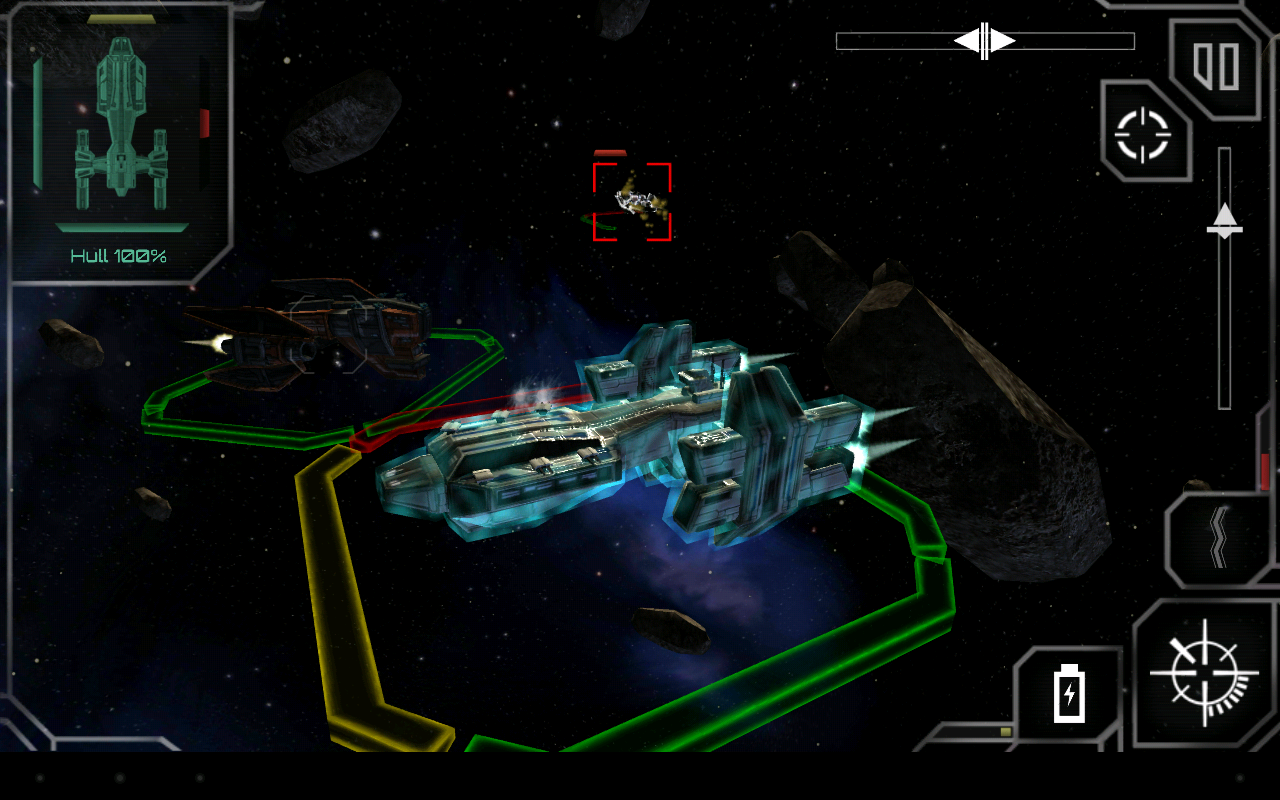1280x800 pixels.
Task: Center the horizontal steering slider handle
Action: click(x=983, y=41)
